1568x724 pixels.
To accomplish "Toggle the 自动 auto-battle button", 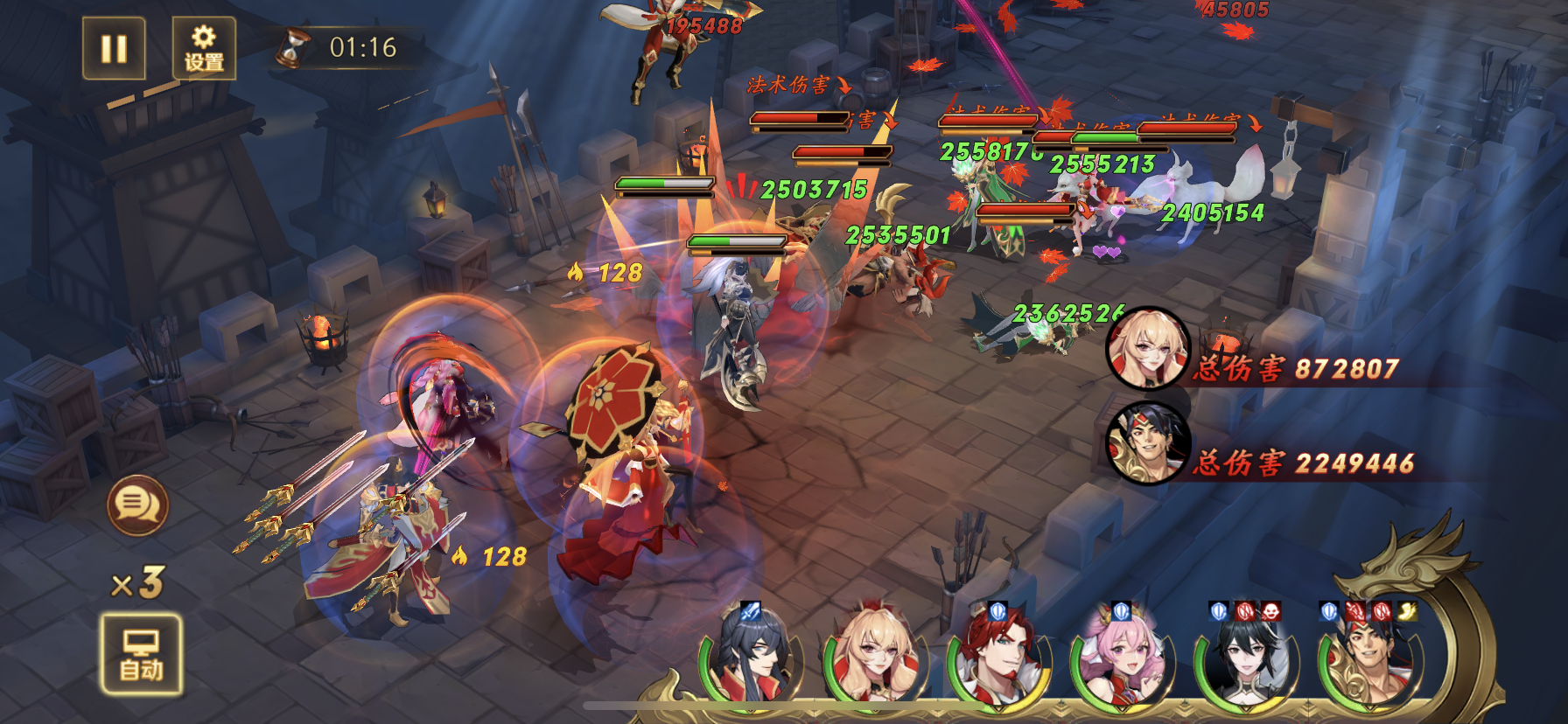I will [x=141, y=655].
